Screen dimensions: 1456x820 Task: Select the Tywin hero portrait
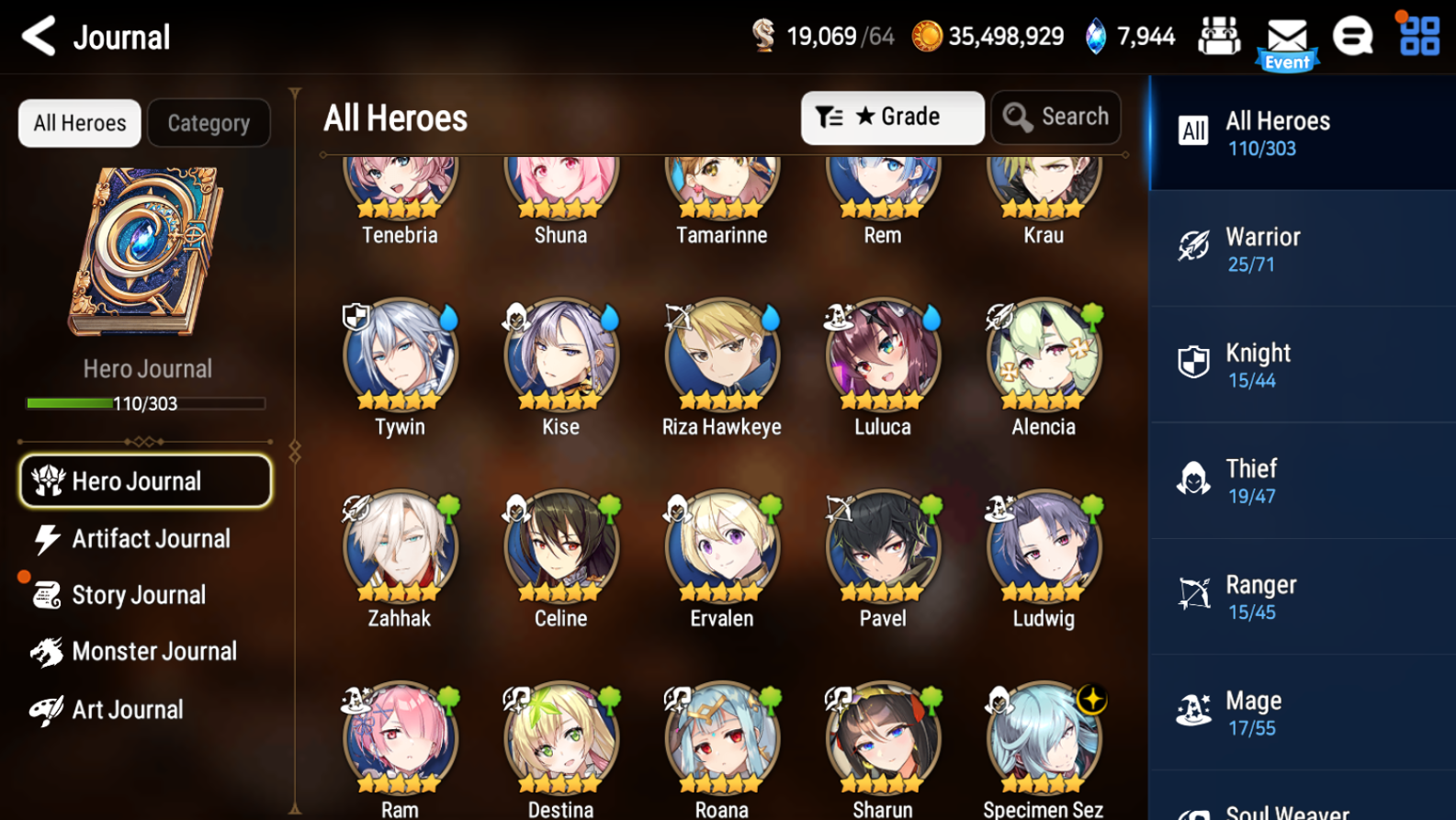click(399, 354)
